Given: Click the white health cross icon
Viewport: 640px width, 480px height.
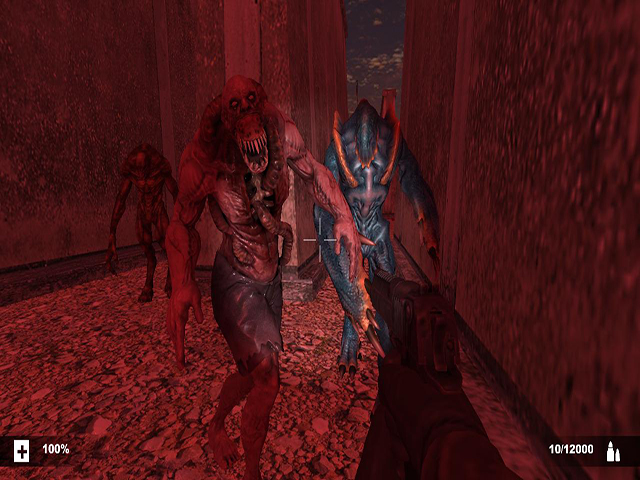Looking at the screenshot, I should 22,450.
